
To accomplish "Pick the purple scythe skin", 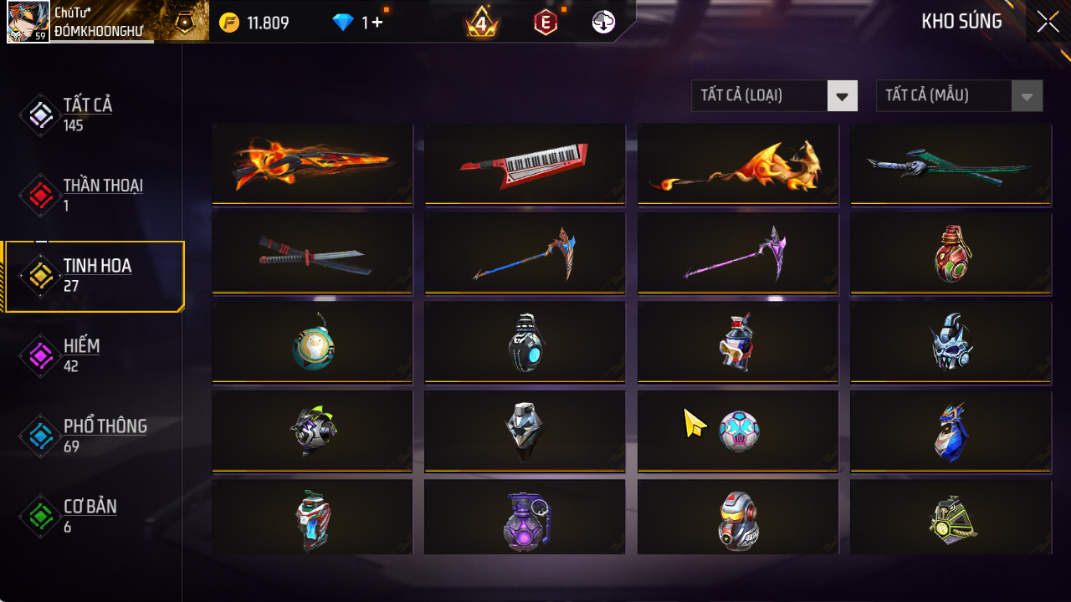I will [x=738, y=253].
